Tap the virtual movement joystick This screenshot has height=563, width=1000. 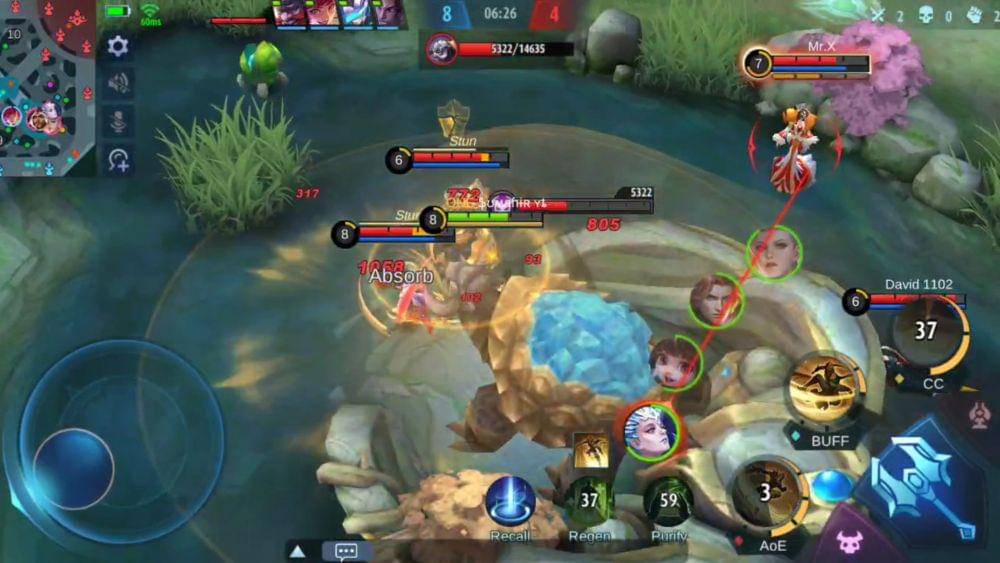[75, 467]
